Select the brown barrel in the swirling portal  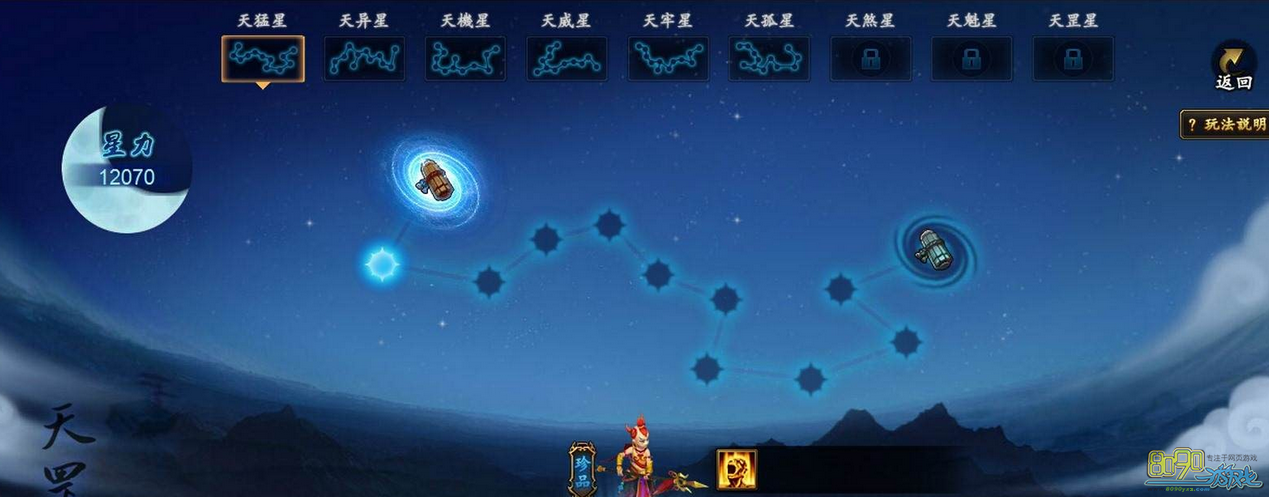pos(434,179)
